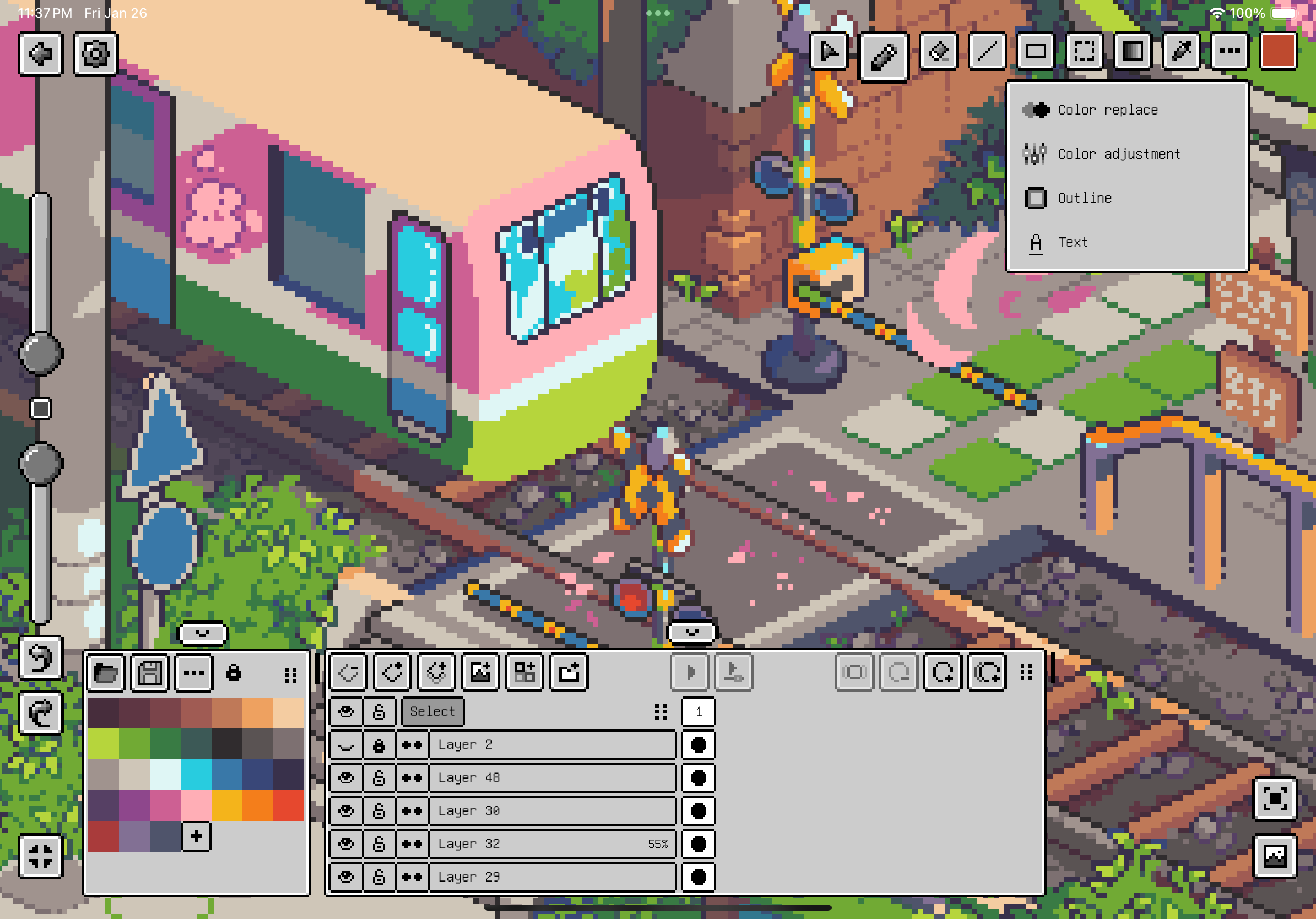This screenshot has height=919, width=1316.
Task: Open Color adjustment option
Action: 1118,154
